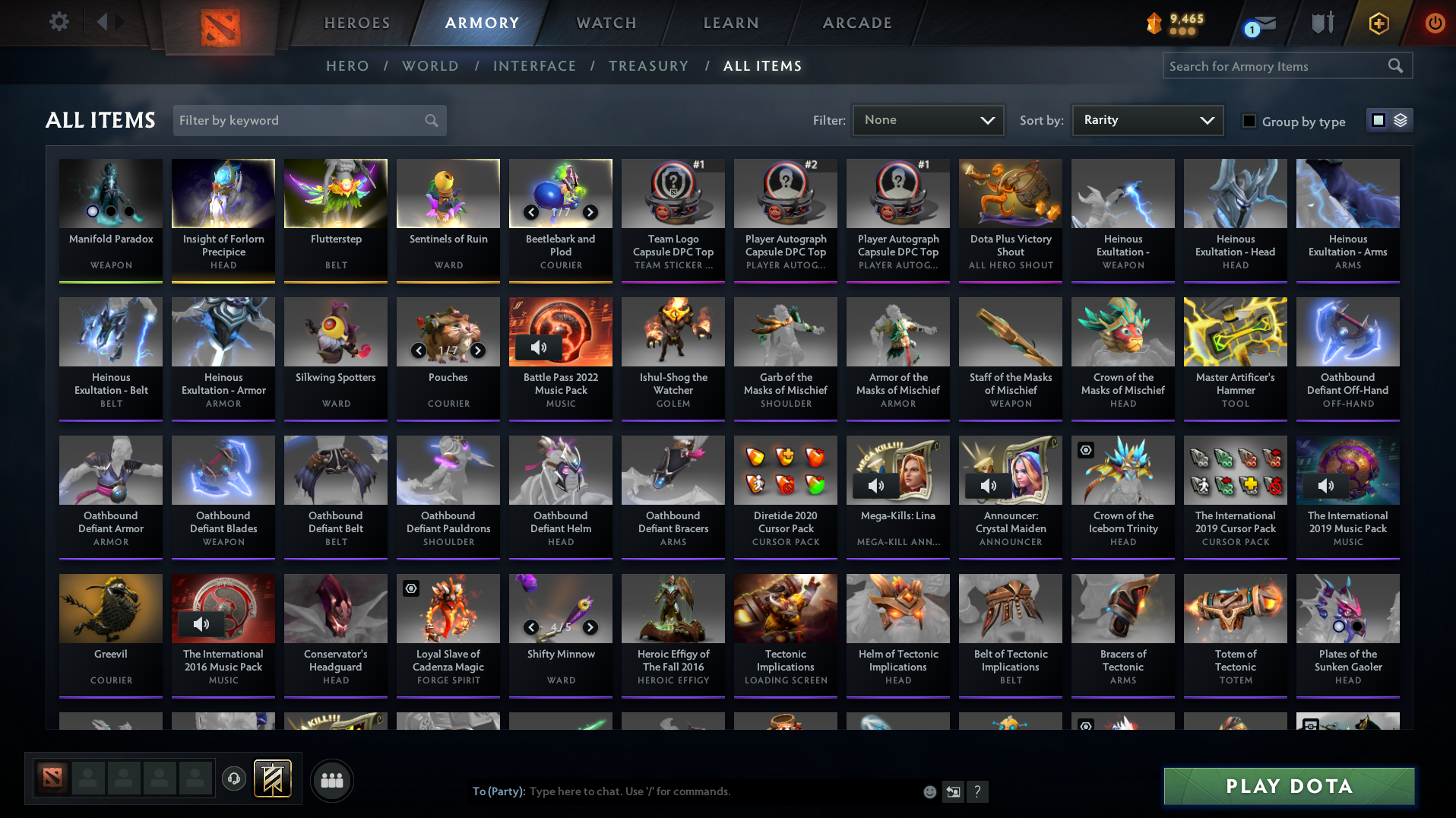Click the settings gear icon
1456x818 pixels.
pyautogui.click(x=59, y=22)
